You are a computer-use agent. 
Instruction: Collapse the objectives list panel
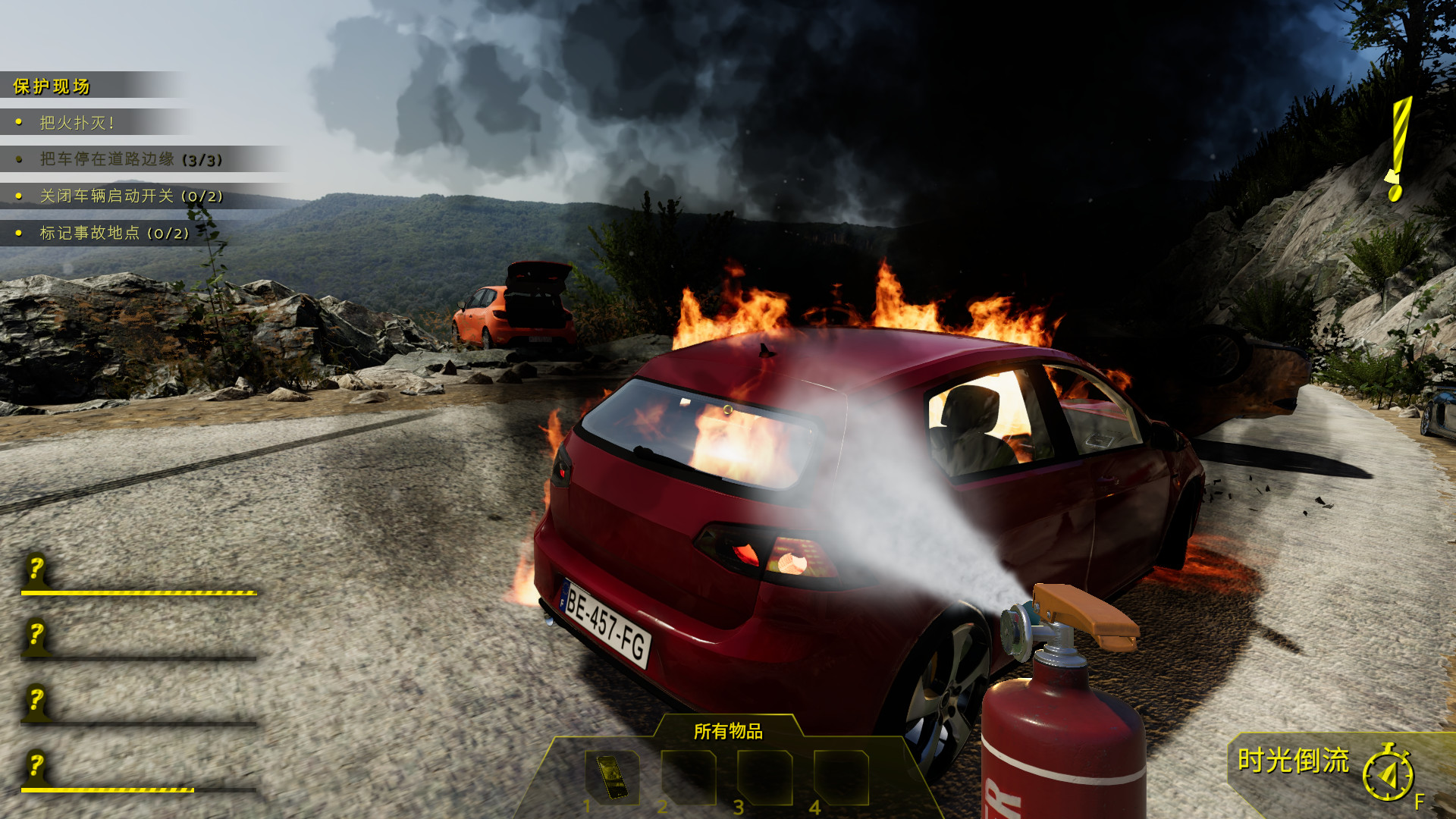click(x=51, y=86)
